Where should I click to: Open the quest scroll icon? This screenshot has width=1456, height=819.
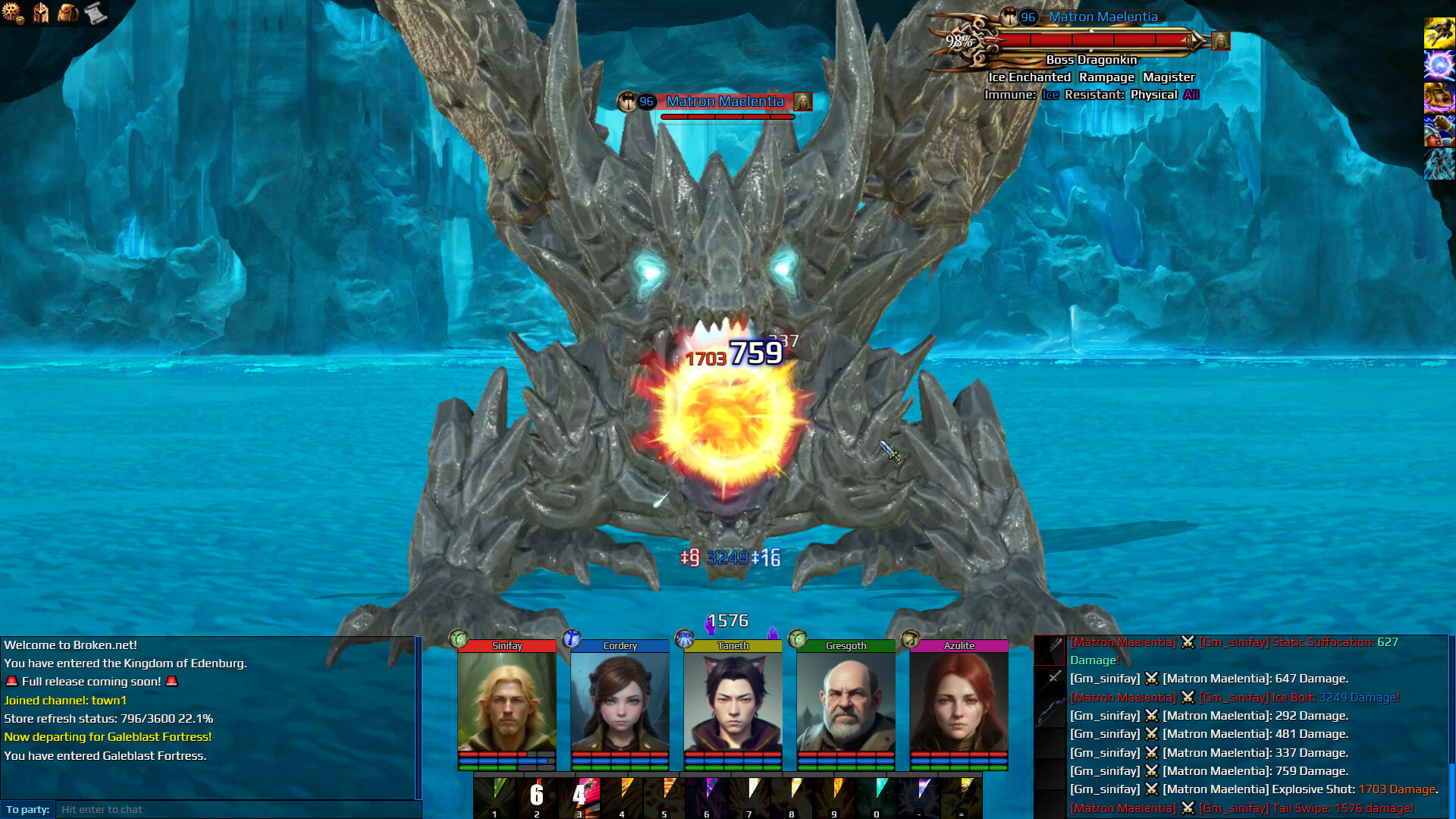click(x=95, y=13)
